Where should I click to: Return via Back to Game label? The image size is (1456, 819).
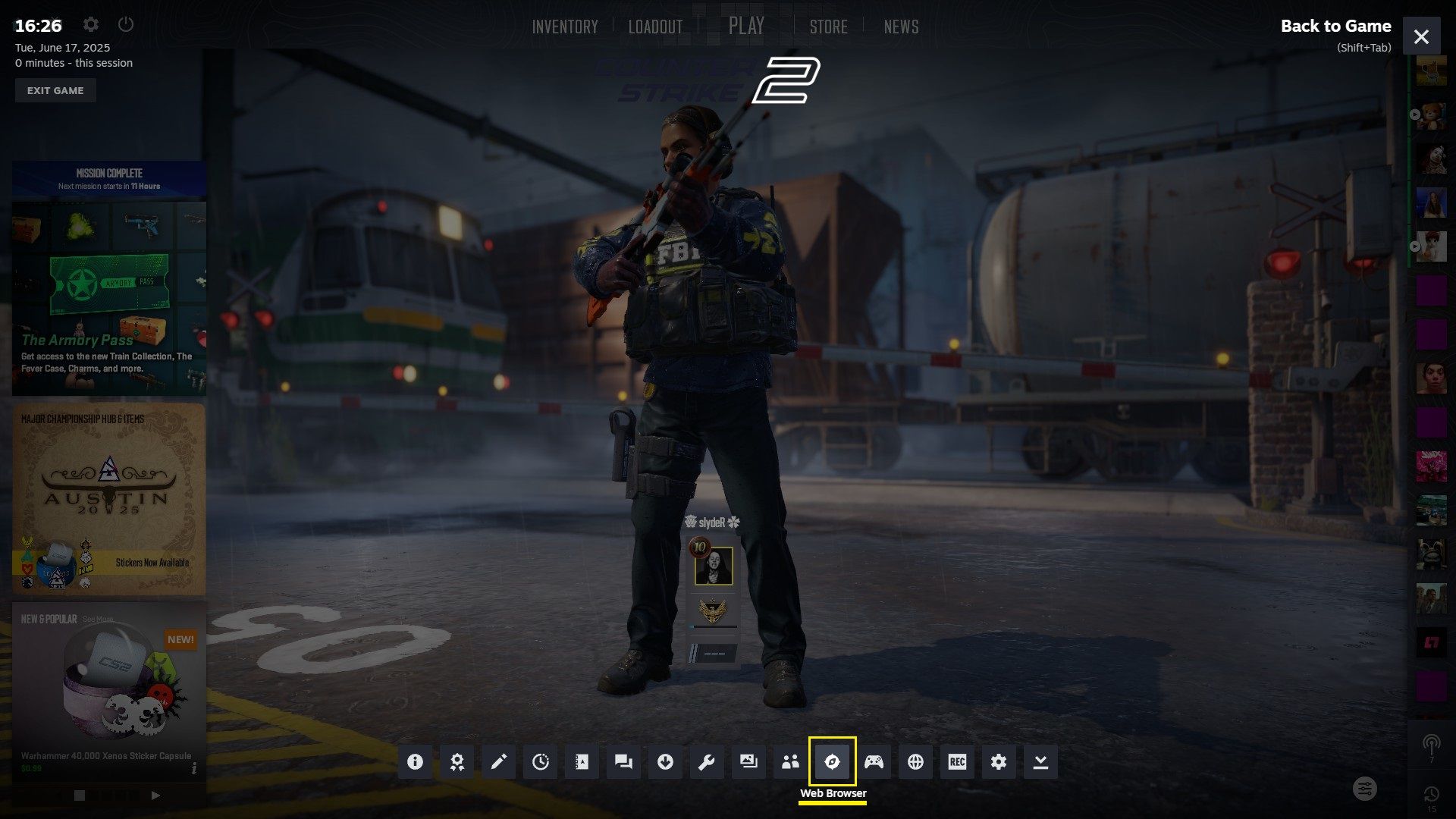pos(1335,27)
